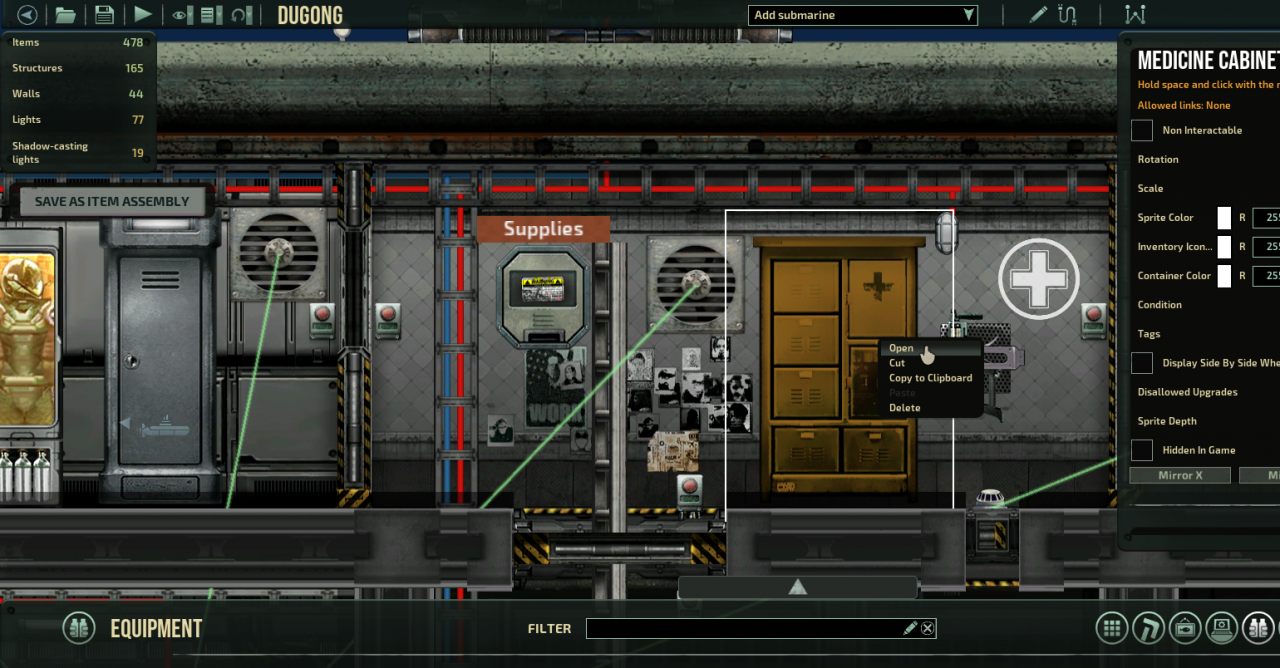Toggle the Non Interactable checkbox
The width and height of the screenshot is (1280, 668).
point(1142,130)
